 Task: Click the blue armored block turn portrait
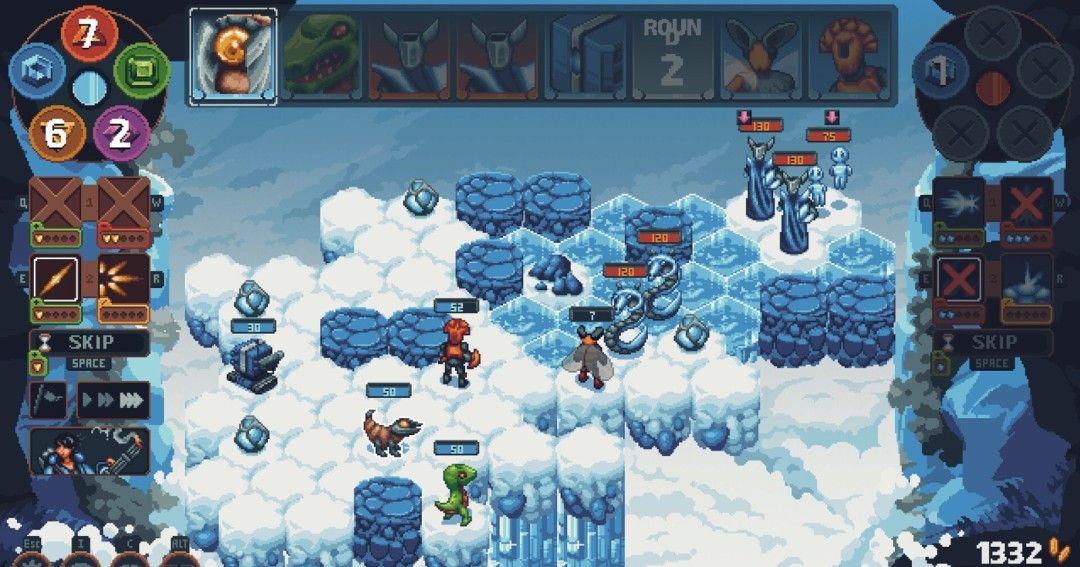(587, 55)
